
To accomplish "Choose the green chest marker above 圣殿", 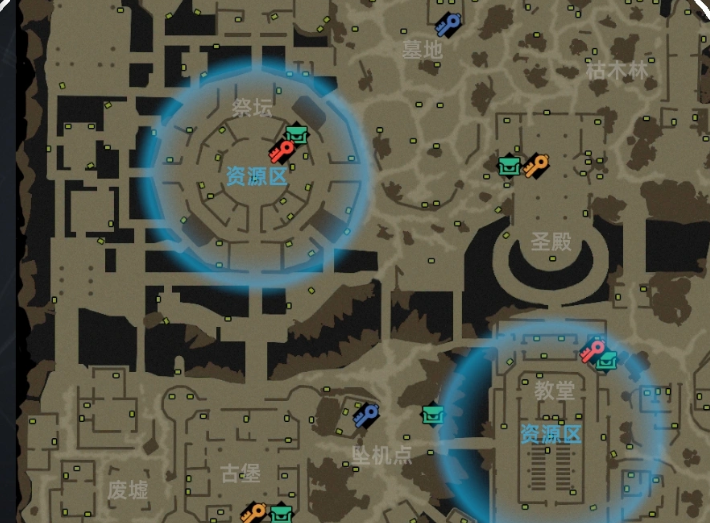I will coord(510,165).
